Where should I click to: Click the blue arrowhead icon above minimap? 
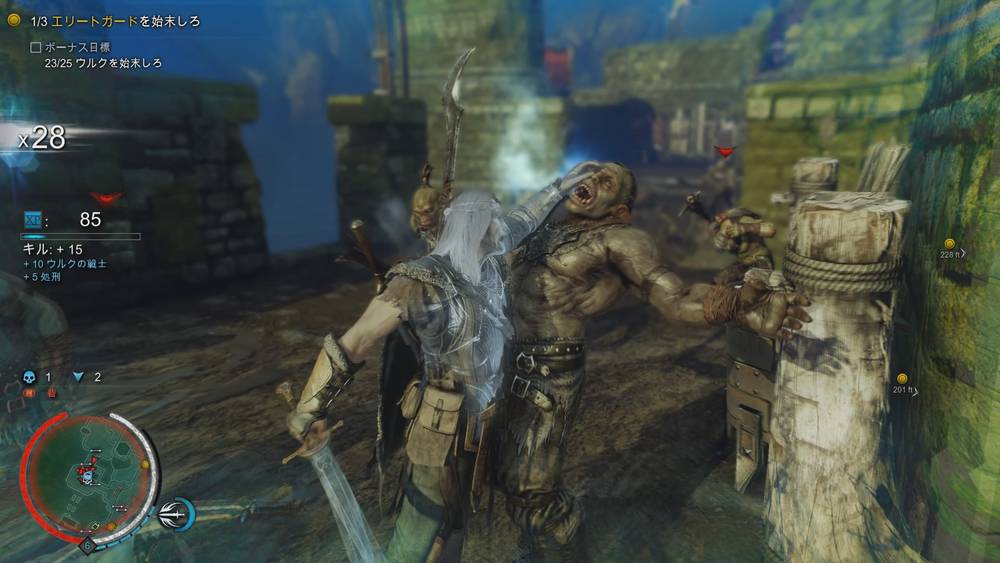(x=79, y=377)
